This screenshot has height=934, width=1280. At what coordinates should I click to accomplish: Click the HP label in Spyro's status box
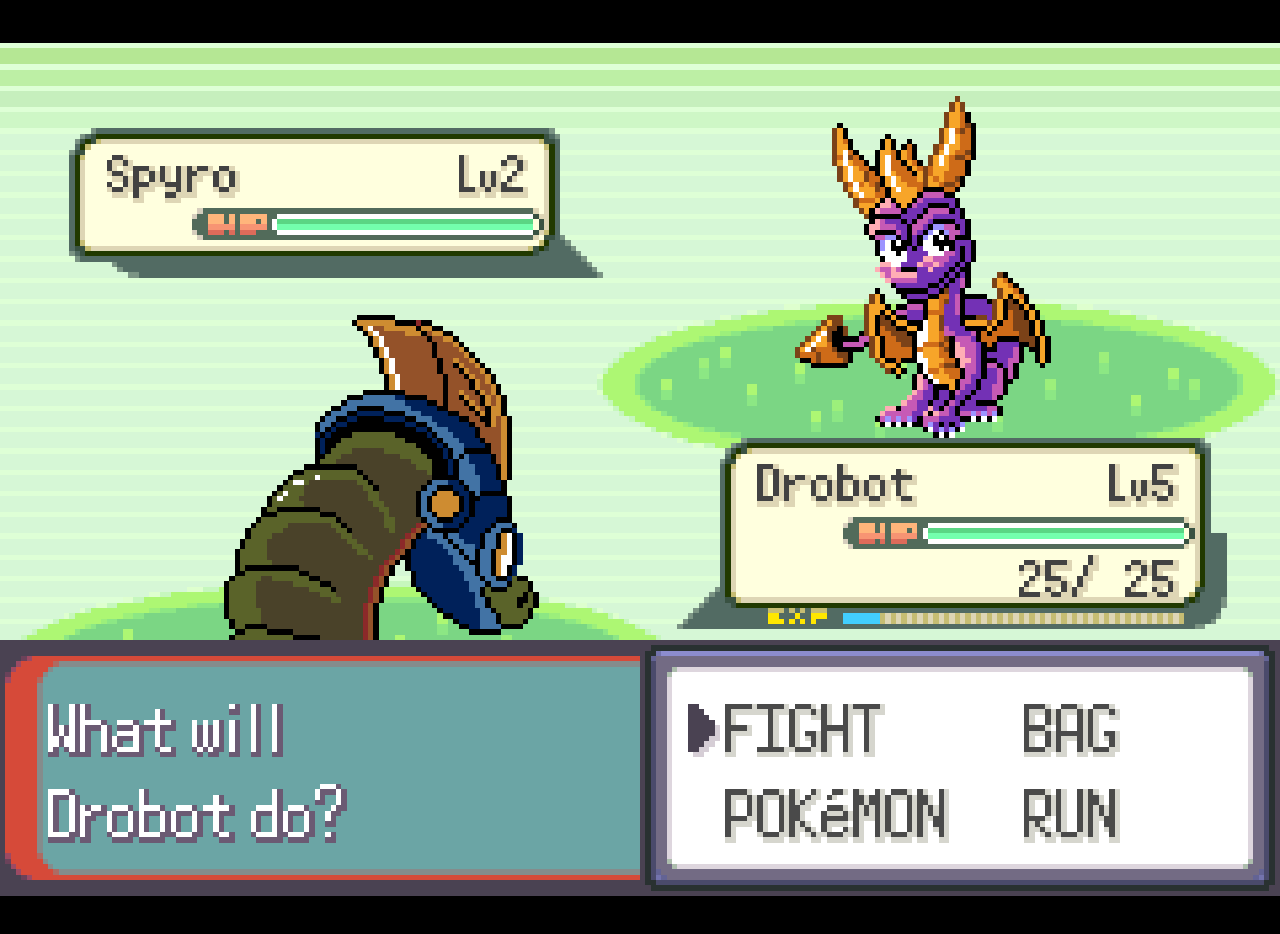pos(235,222)
